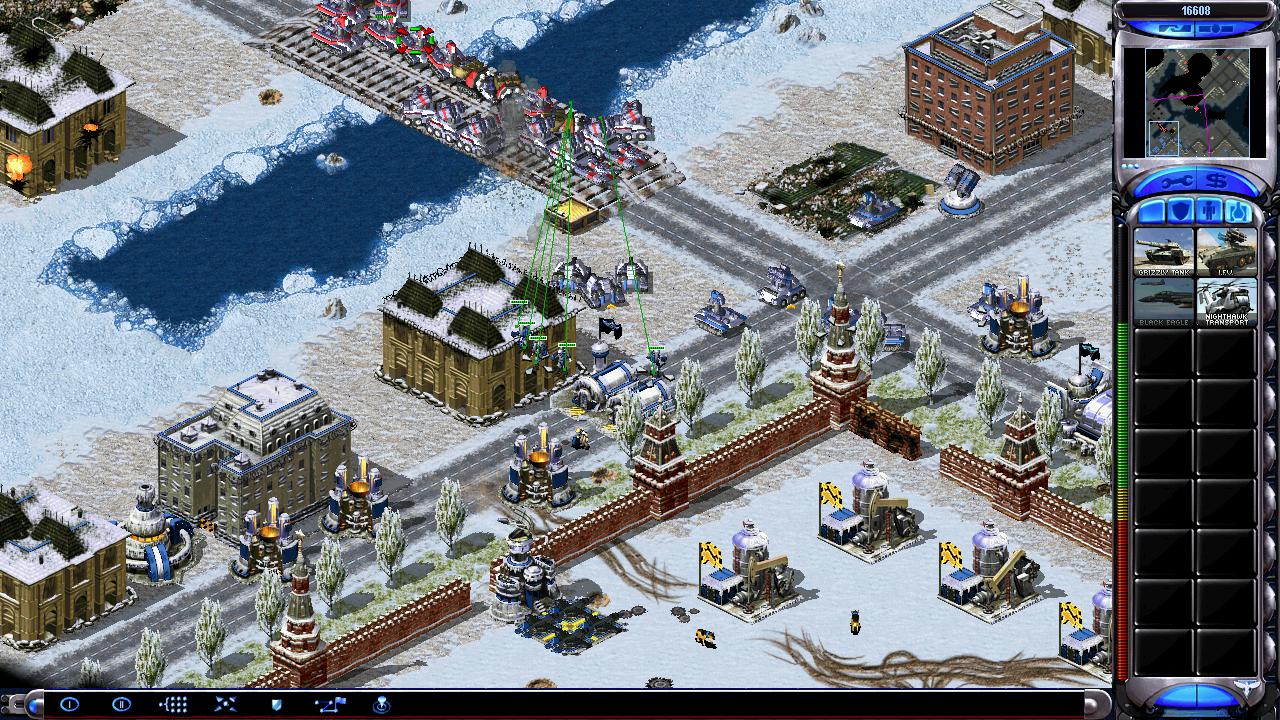Activate the dollar-sign sell button
1280x720 pixels.
click(x=1218, y=183)
